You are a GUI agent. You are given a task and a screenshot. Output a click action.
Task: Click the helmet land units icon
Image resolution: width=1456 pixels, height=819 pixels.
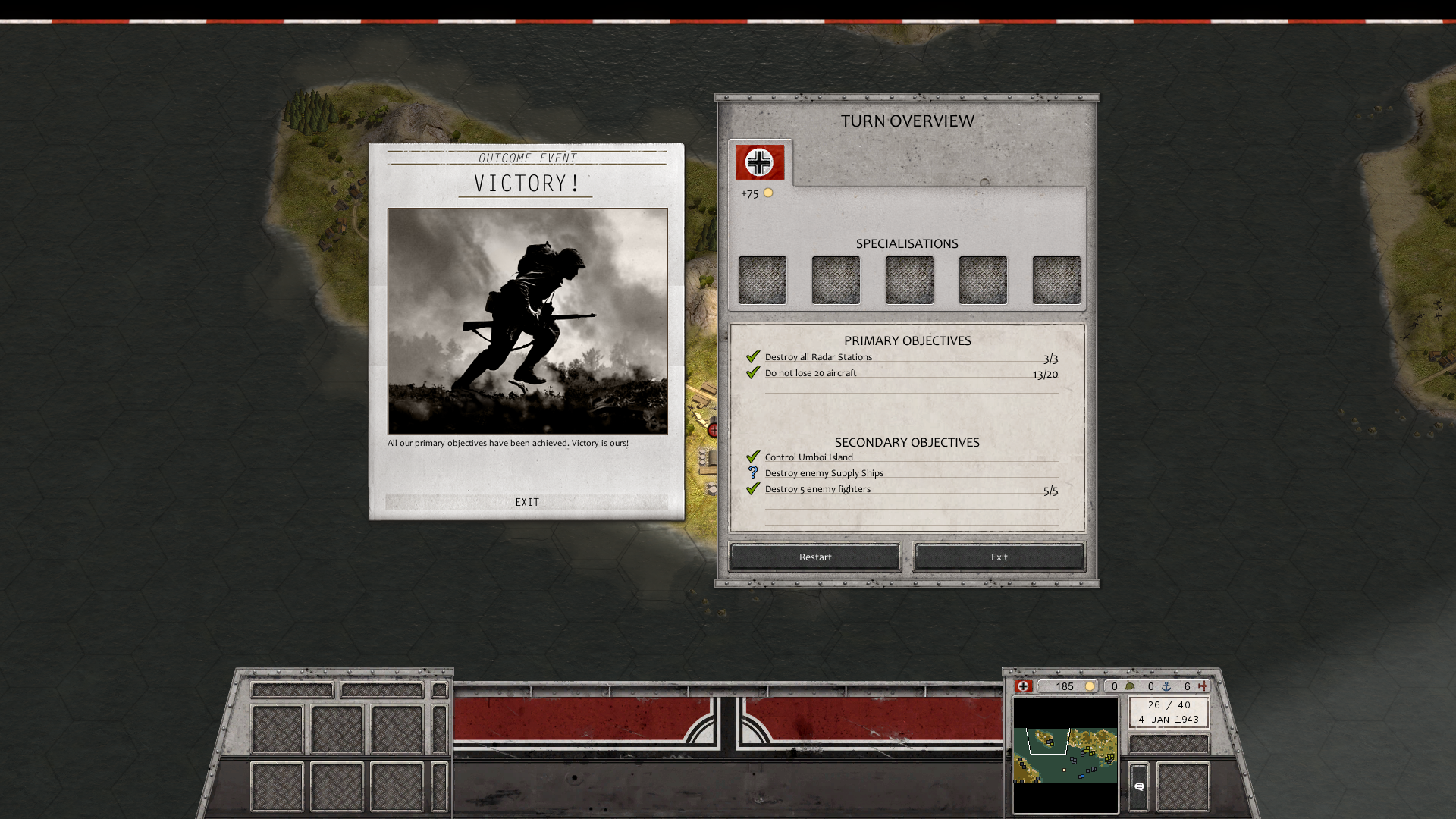[1131, 686]
